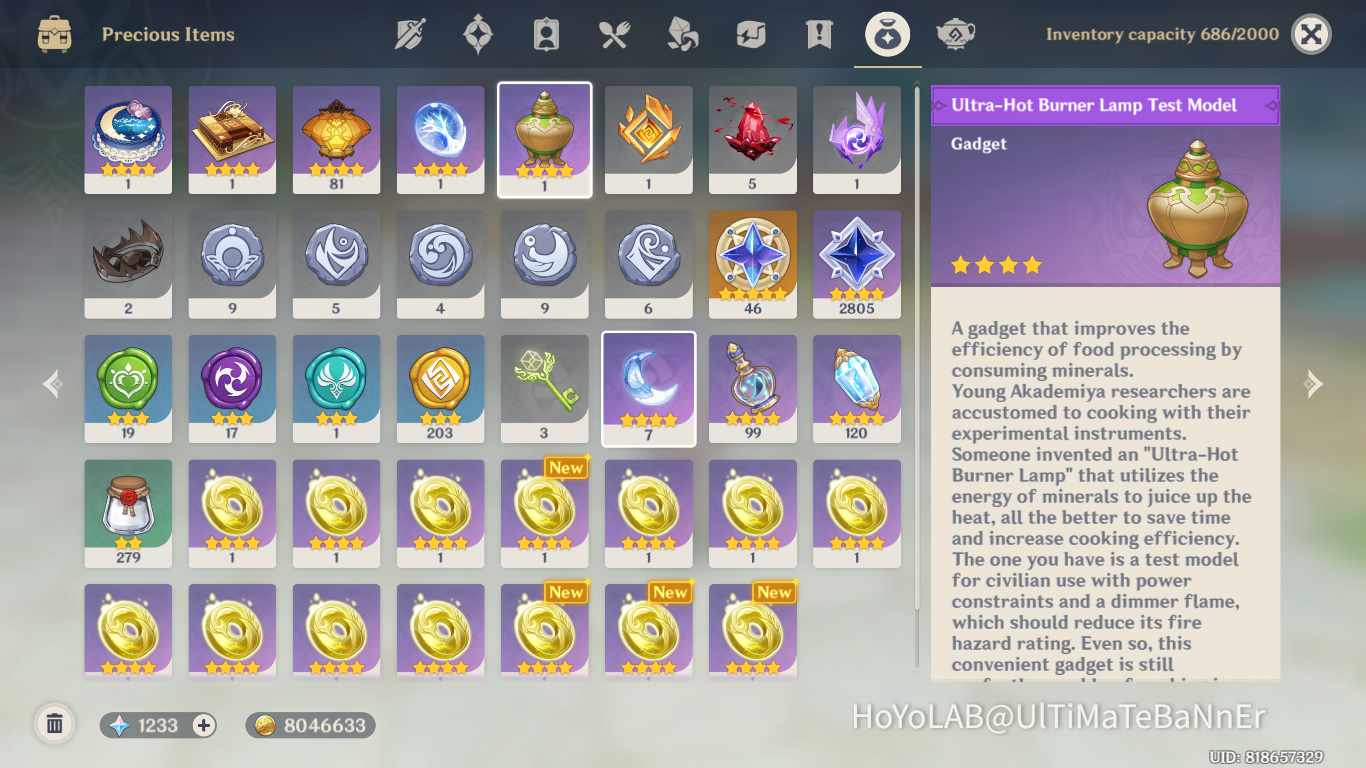
Task: Select the Masterless Stardust stack of 2805
Action: (856, 263)
